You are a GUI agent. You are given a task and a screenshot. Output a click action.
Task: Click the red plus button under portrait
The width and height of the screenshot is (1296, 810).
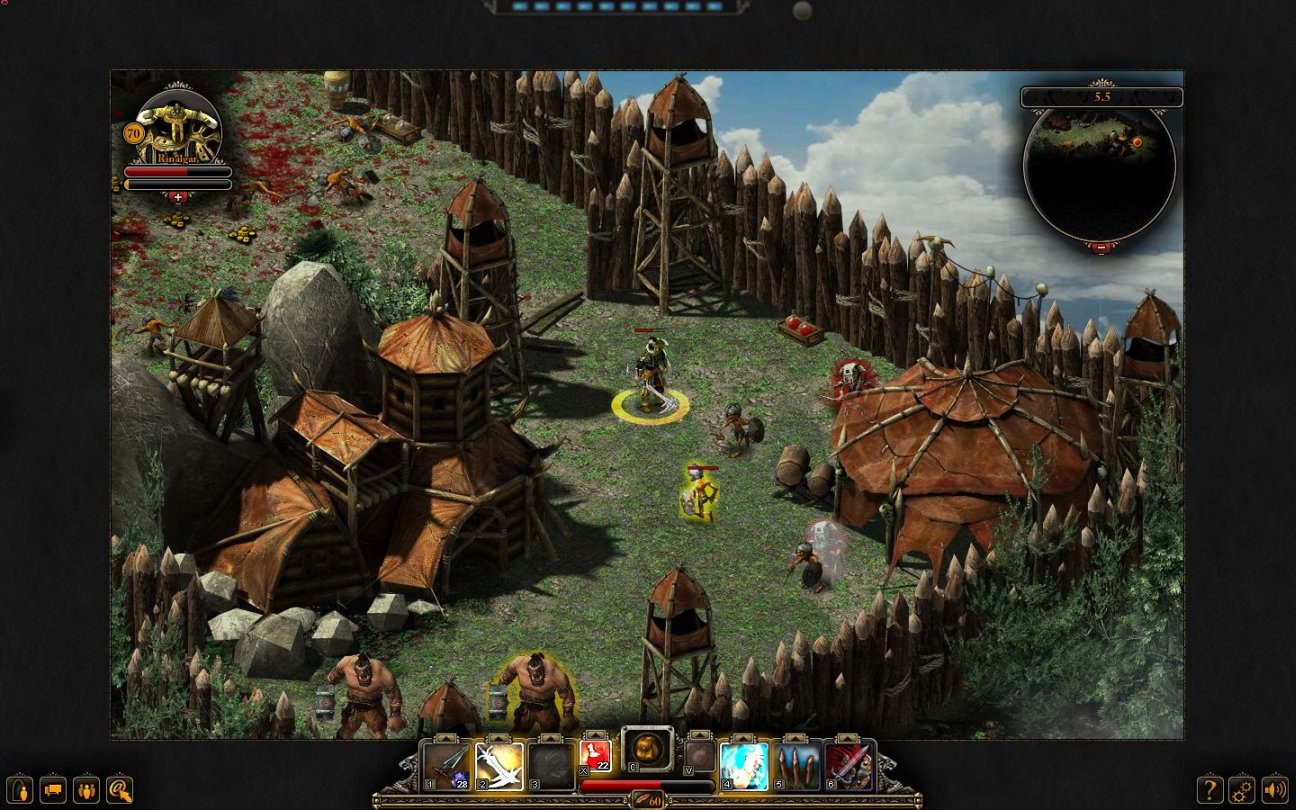(x=177, y=197)
